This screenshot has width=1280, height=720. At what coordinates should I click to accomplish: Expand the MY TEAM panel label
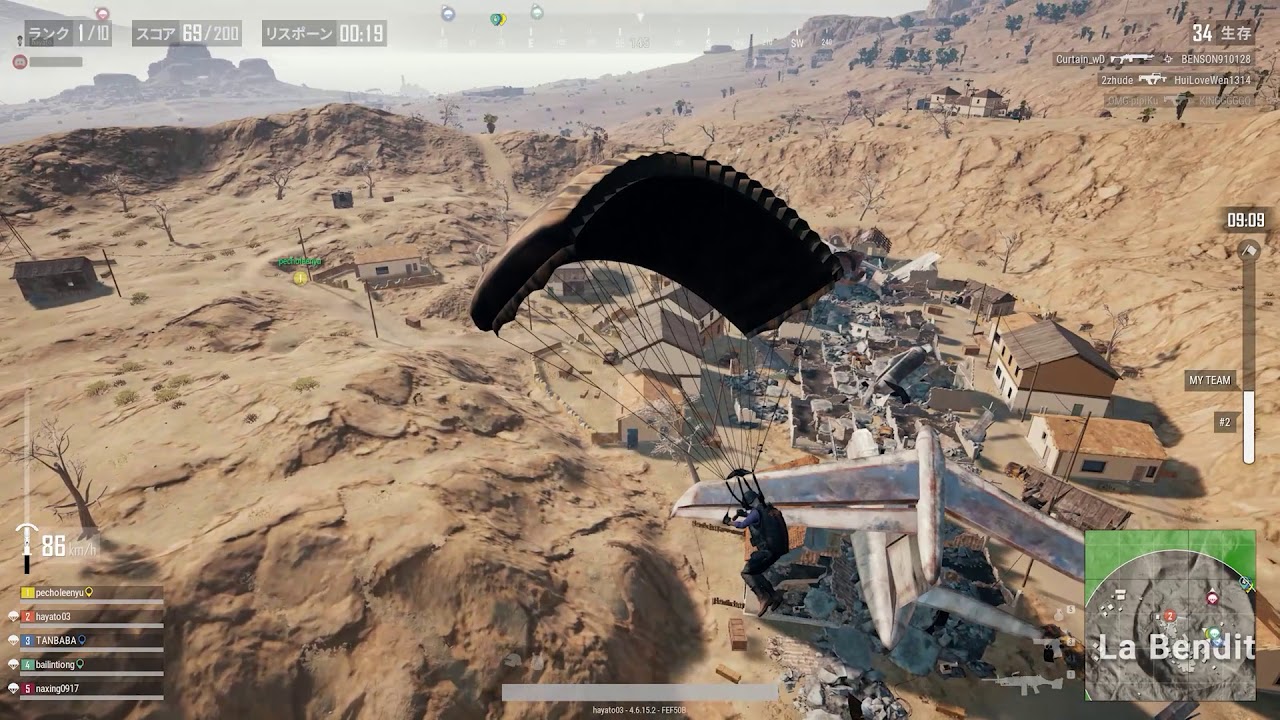click(x=1211, y=378)
